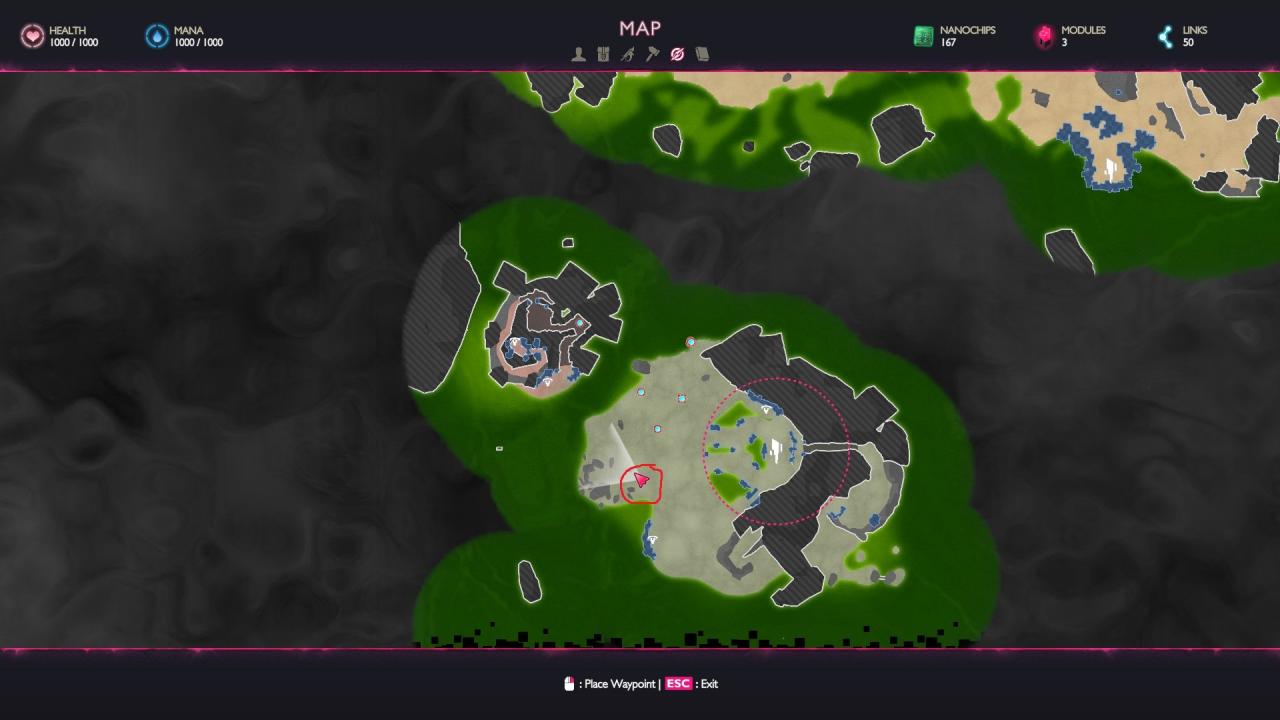Open the hammer crafting tab
Viewport: 1280px width, 720px height.
652,54
